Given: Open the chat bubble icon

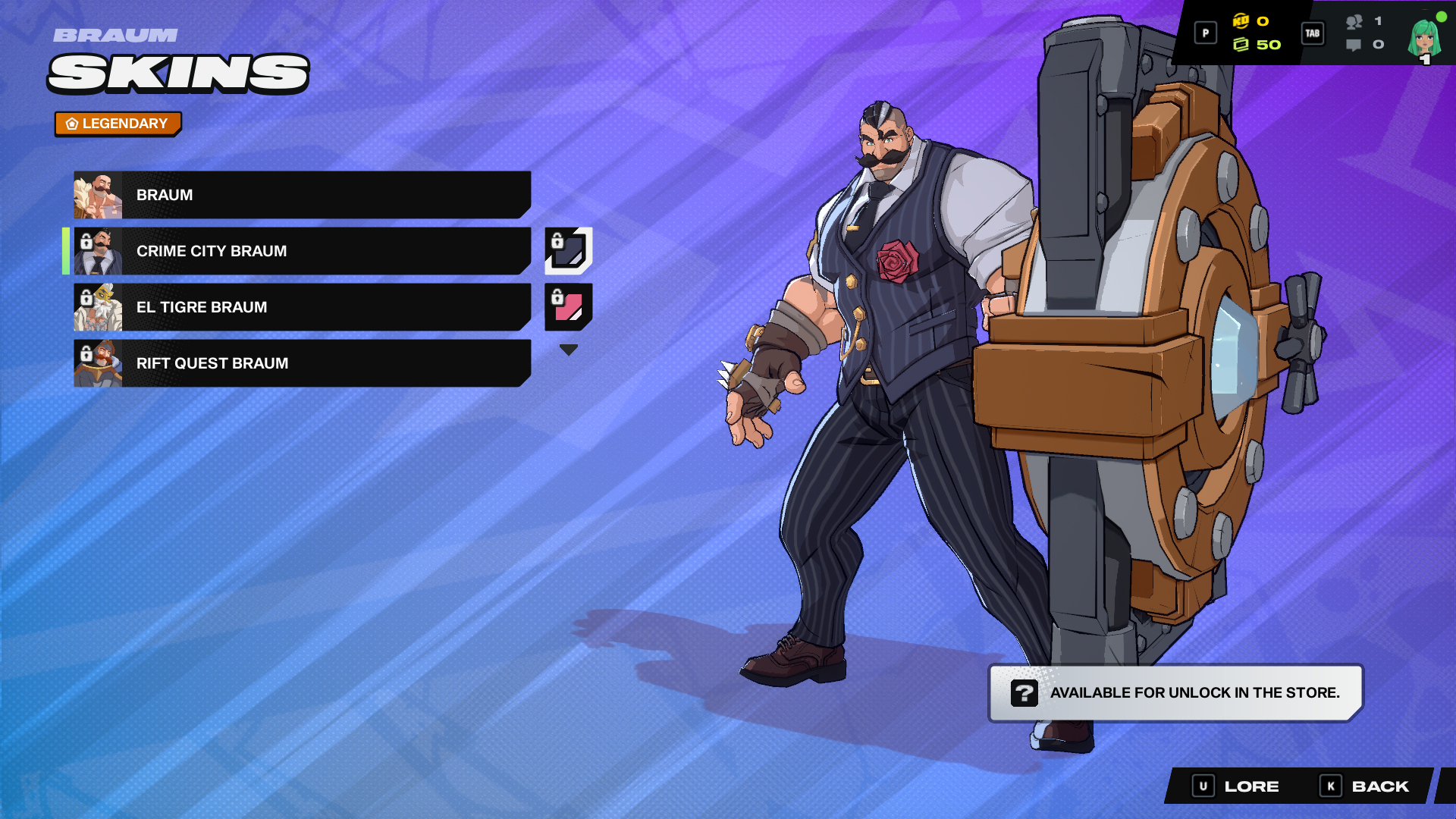Looking at the screenshot, I should coord(1354,45).
